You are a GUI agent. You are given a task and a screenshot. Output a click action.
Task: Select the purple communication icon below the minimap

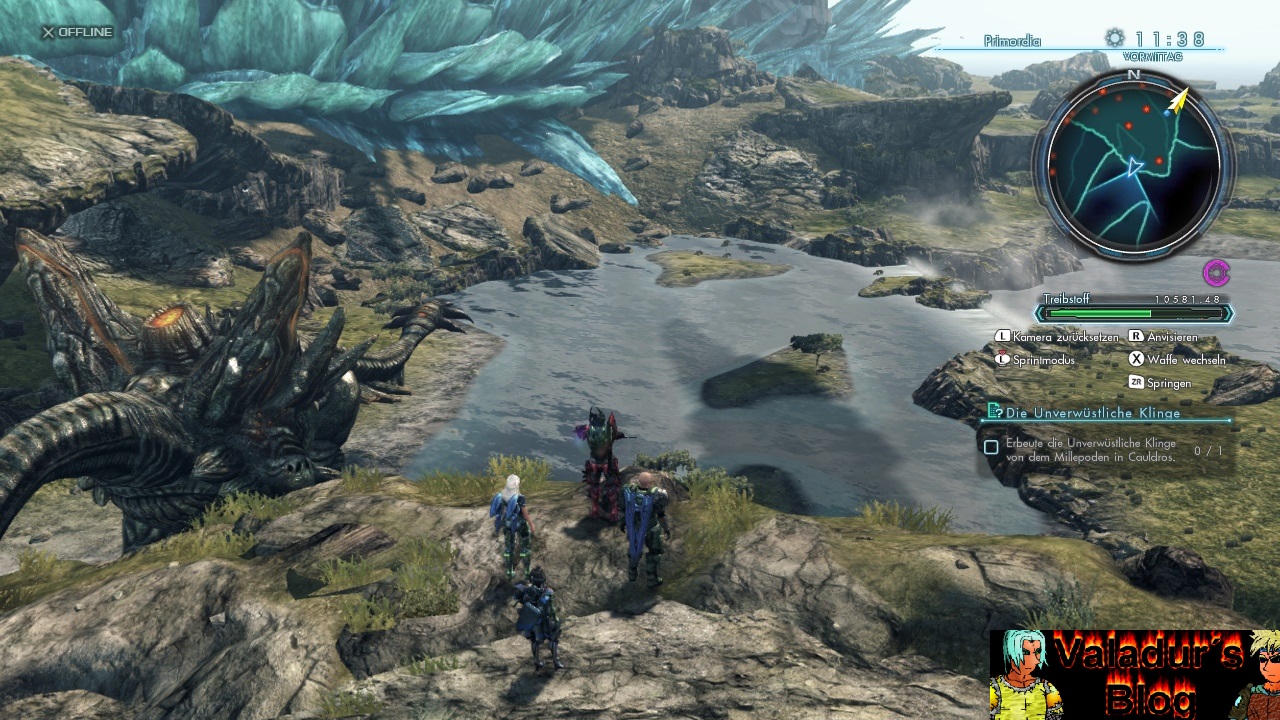tap(1217, 271)
